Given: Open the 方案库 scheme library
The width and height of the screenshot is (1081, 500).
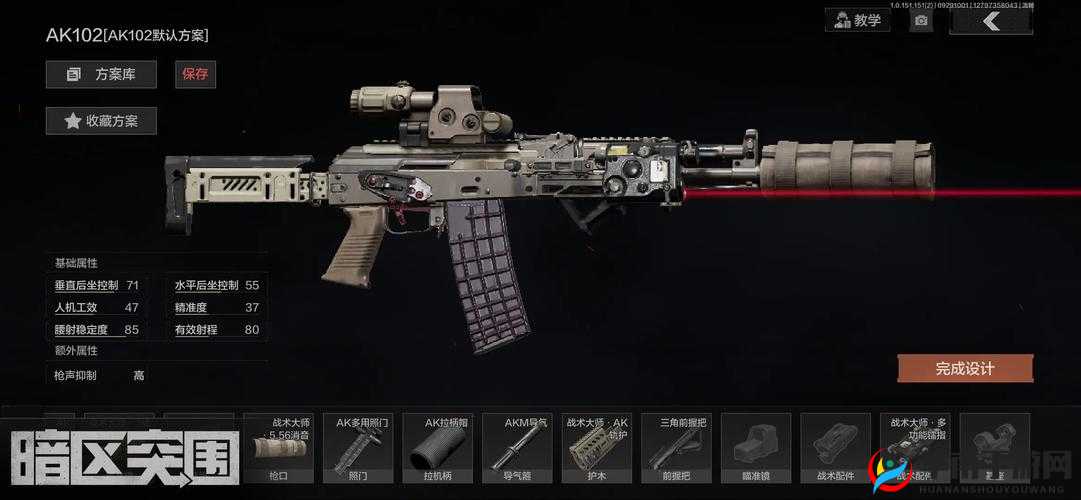Looking at the screenshot, I should tap(101, 74).
